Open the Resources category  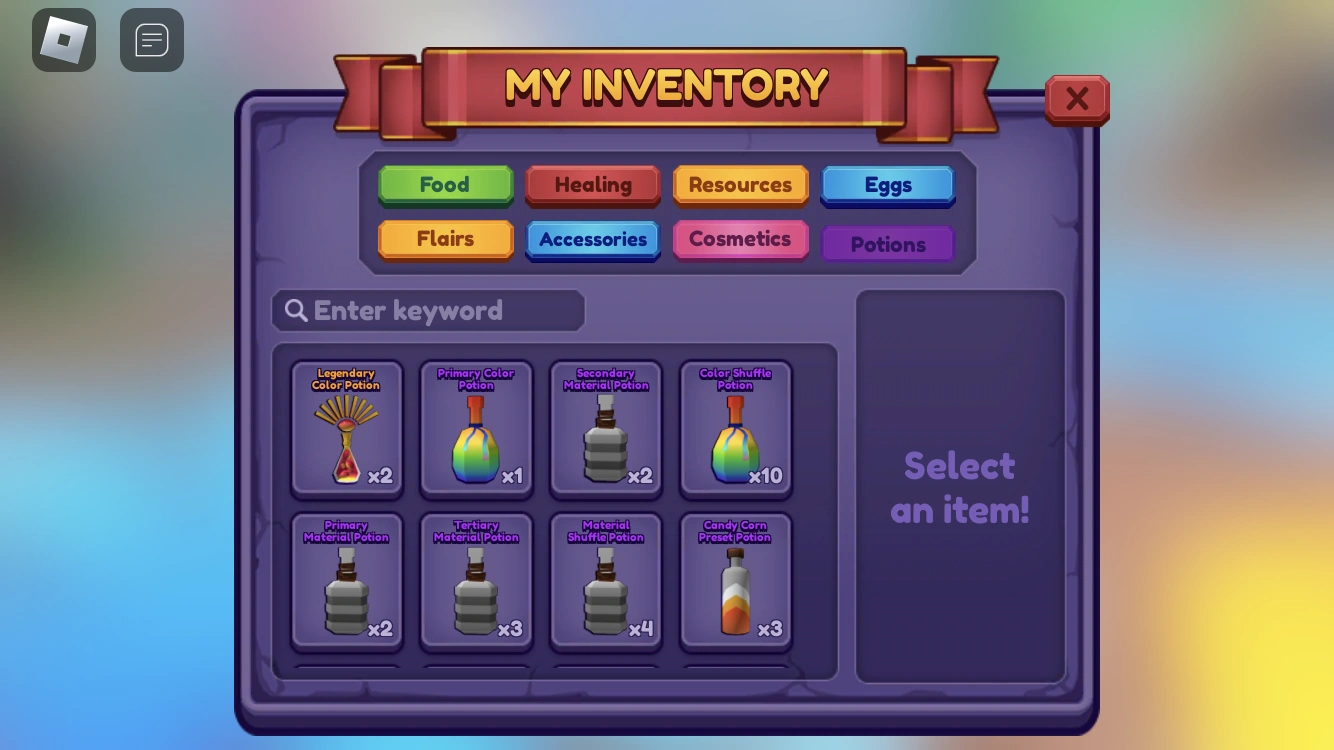740,184
